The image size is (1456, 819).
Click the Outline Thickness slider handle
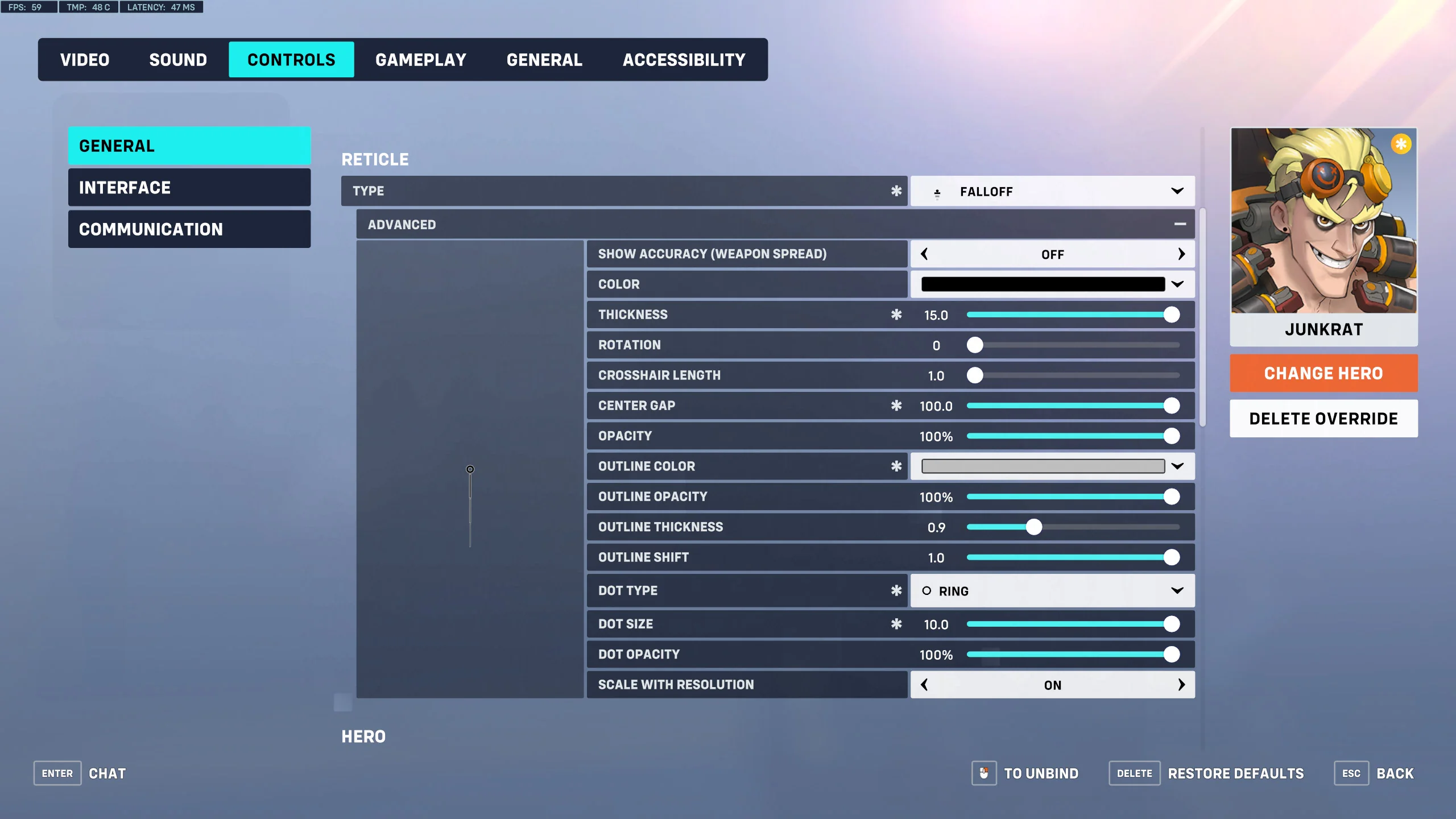click(x=1033, y=527)
